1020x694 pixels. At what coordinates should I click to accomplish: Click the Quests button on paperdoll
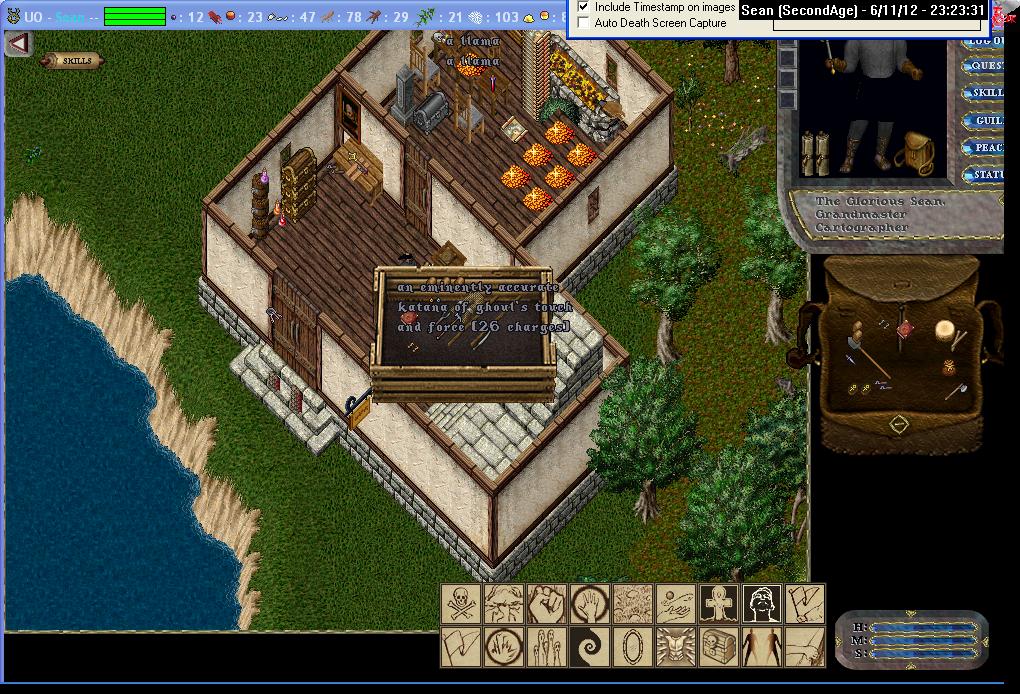984,66
